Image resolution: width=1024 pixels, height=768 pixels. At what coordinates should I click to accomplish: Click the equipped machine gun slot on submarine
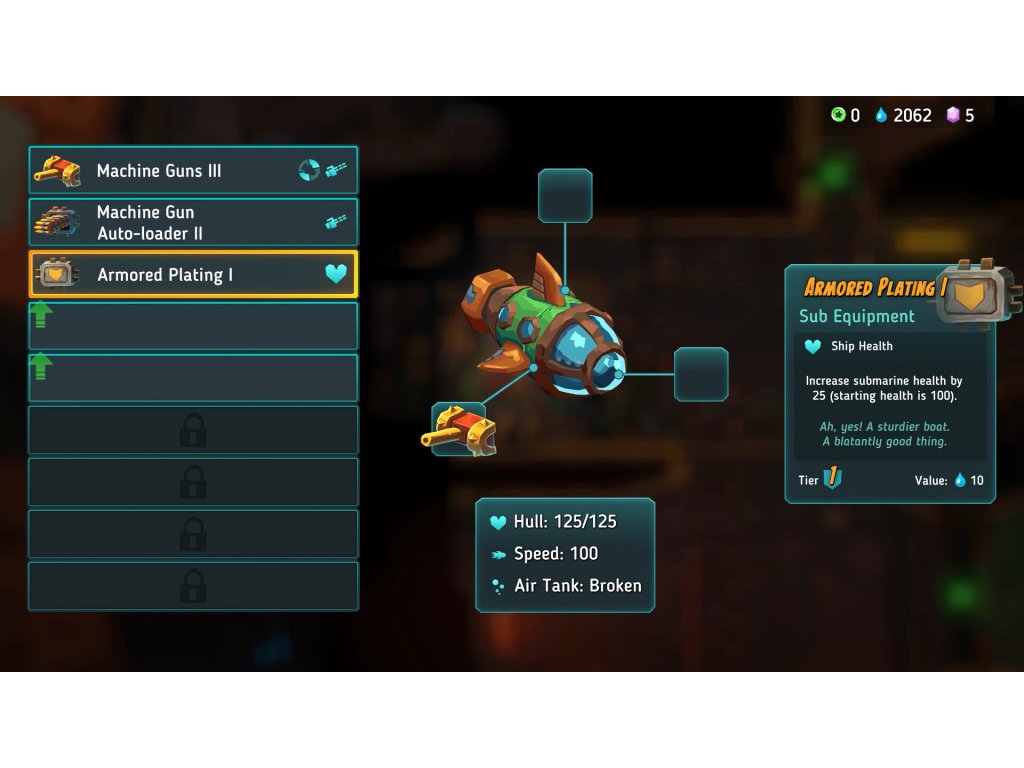click(460, 429)
